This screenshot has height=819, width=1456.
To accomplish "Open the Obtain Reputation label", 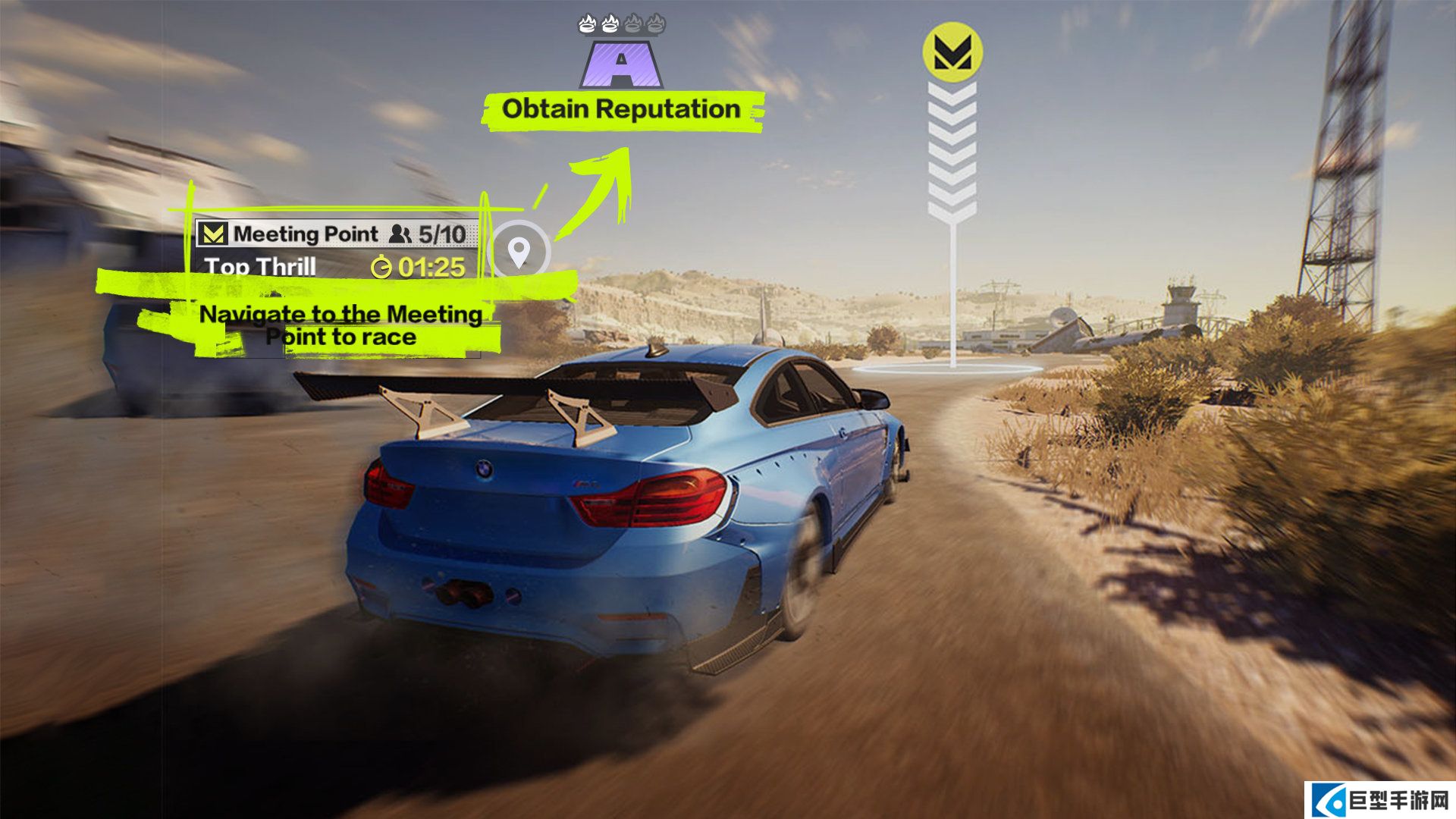I will [622, 110].
